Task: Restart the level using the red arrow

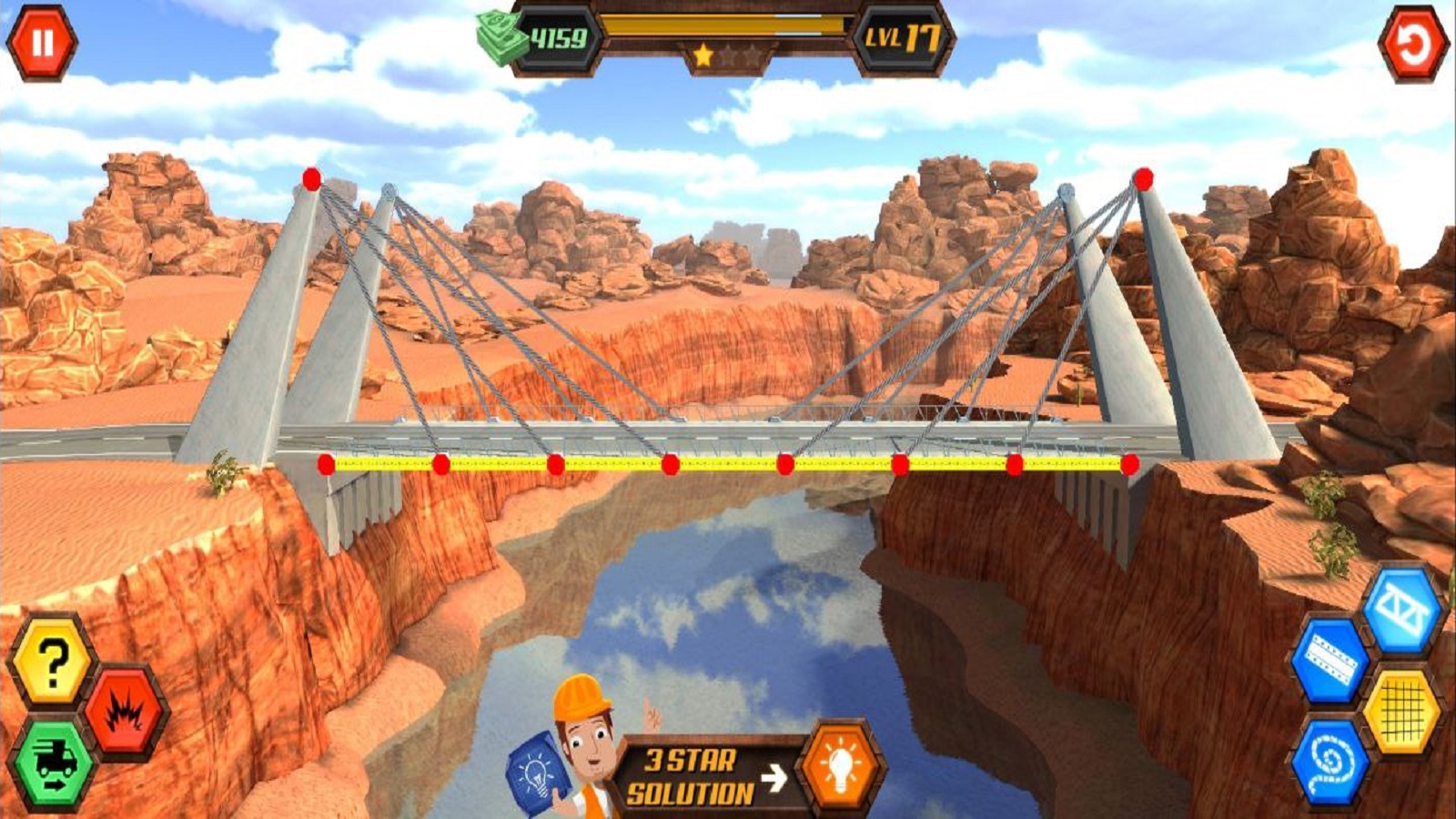Action: point(1412,45)
